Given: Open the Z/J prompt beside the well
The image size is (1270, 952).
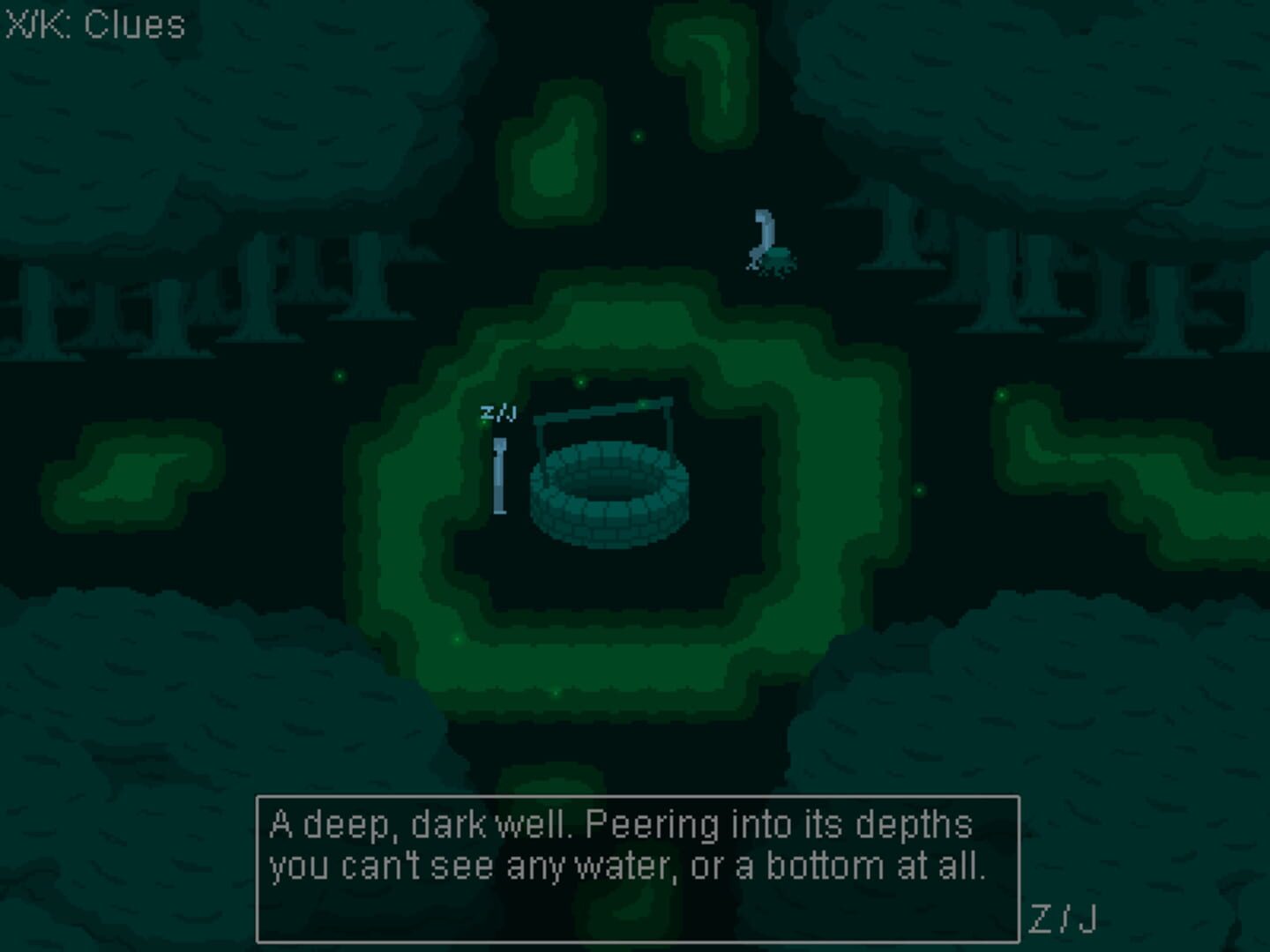Looking at the screenshot, I should [499, 410].
